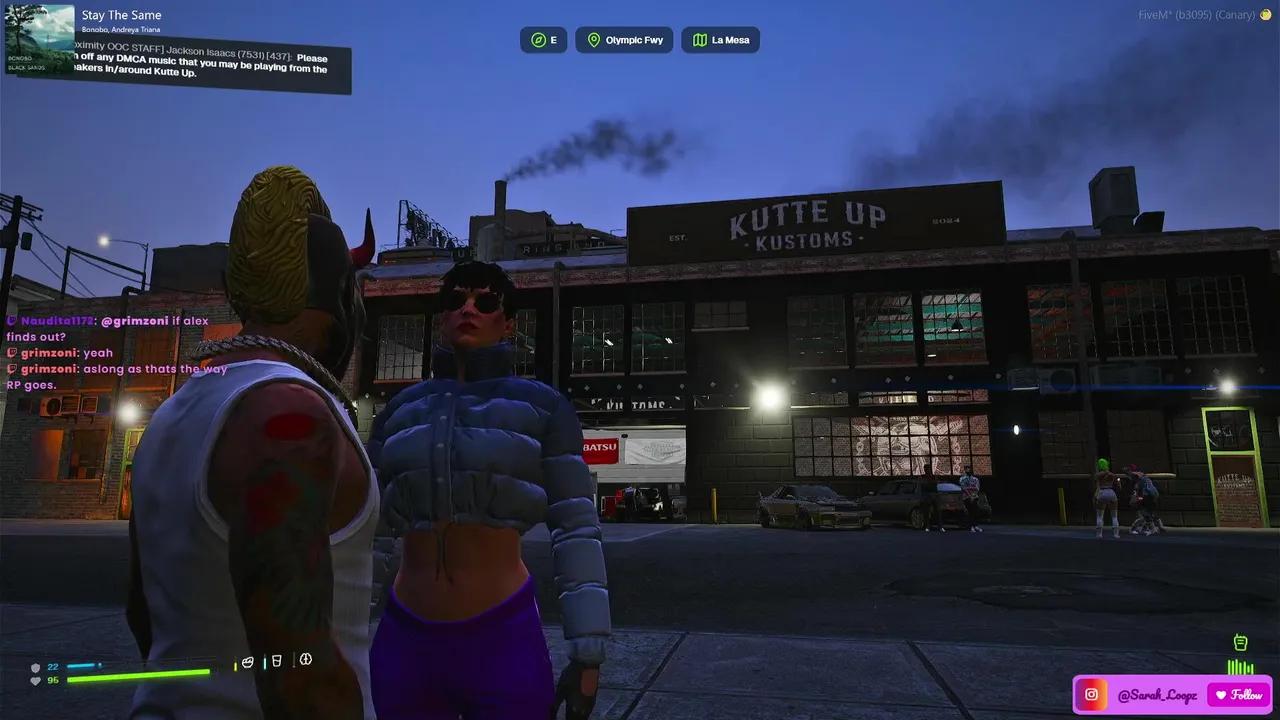Select the lungs oxygen status icon

point(304,661)
